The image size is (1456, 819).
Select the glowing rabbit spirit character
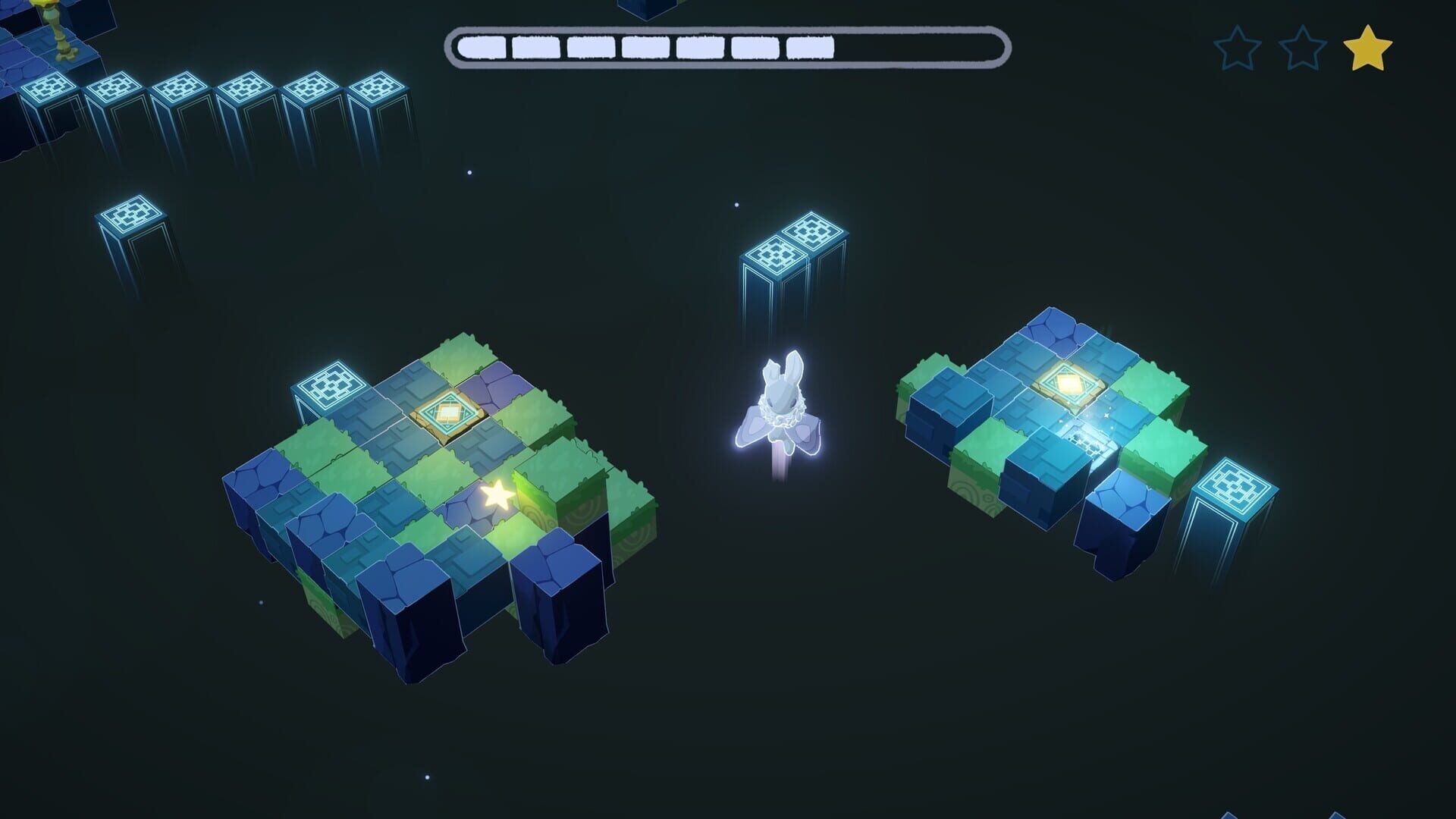click(x=781, y=409)
